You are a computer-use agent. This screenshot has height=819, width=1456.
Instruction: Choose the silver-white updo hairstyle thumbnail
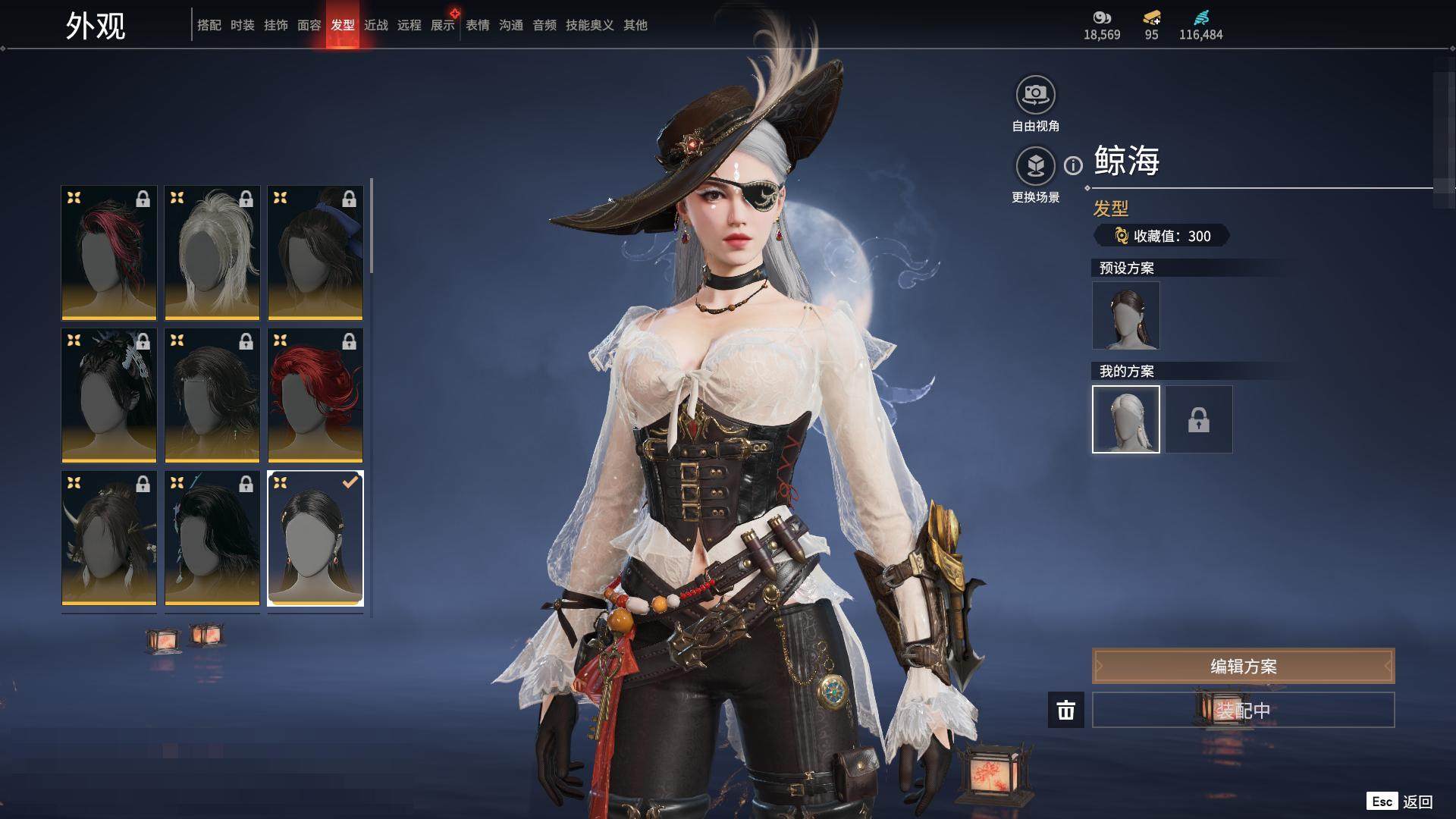click(212, 253)
